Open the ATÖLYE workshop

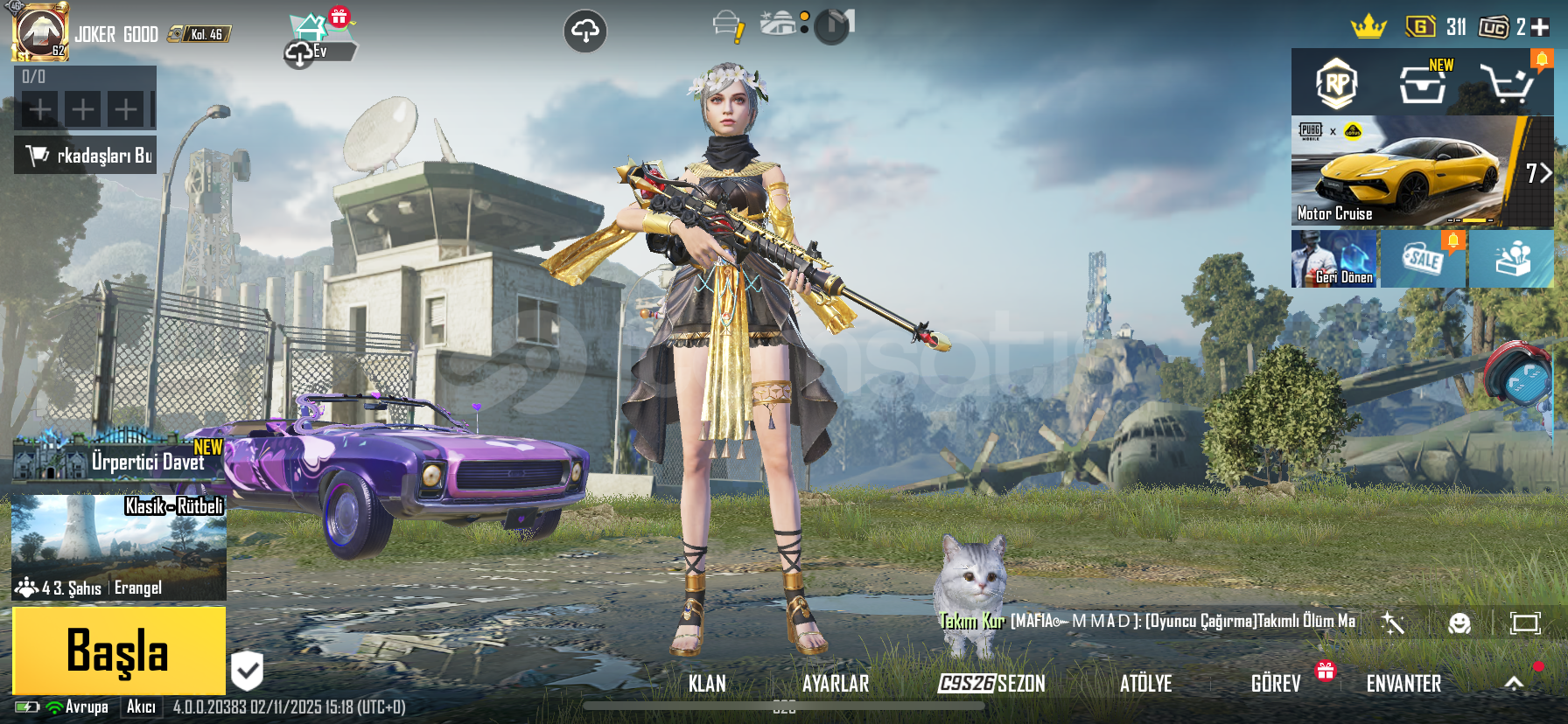tap(1145, 684)
